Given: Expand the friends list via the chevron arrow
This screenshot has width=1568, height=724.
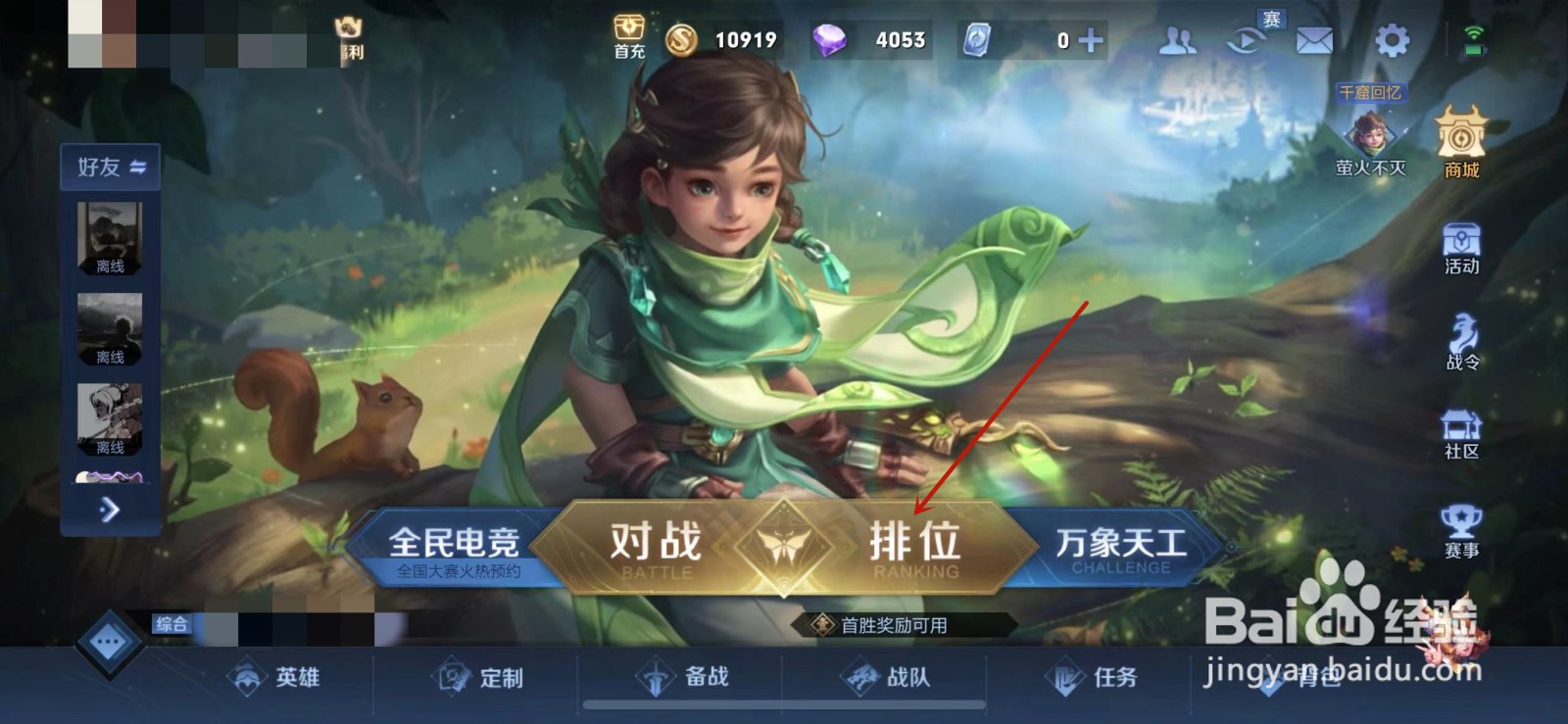Looking at the screenshot, I should (110, 510).
